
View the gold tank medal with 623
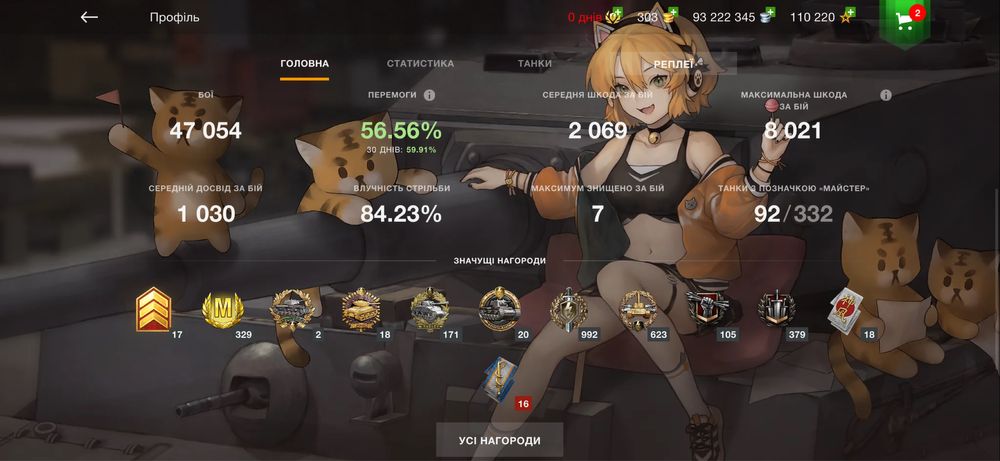(x=636, y=312)
